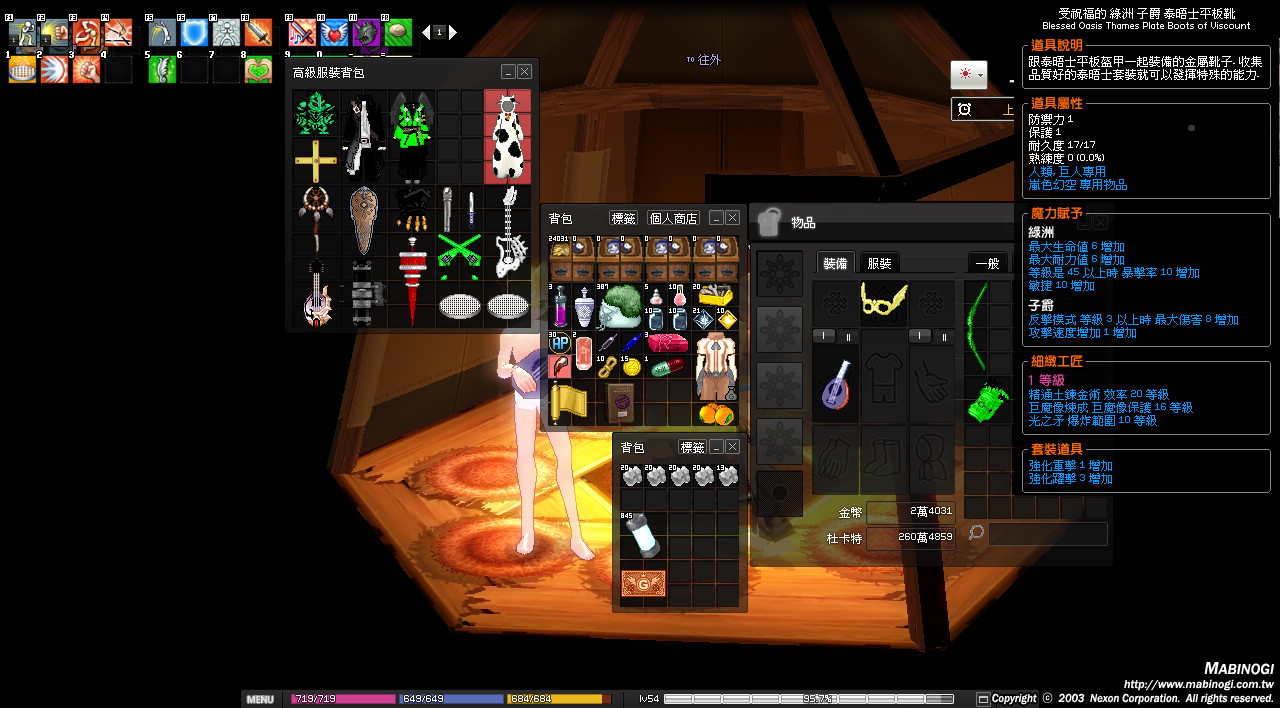Click the item search field
This screenshot has width=1280, height=708.
(x=1047, y=534)
